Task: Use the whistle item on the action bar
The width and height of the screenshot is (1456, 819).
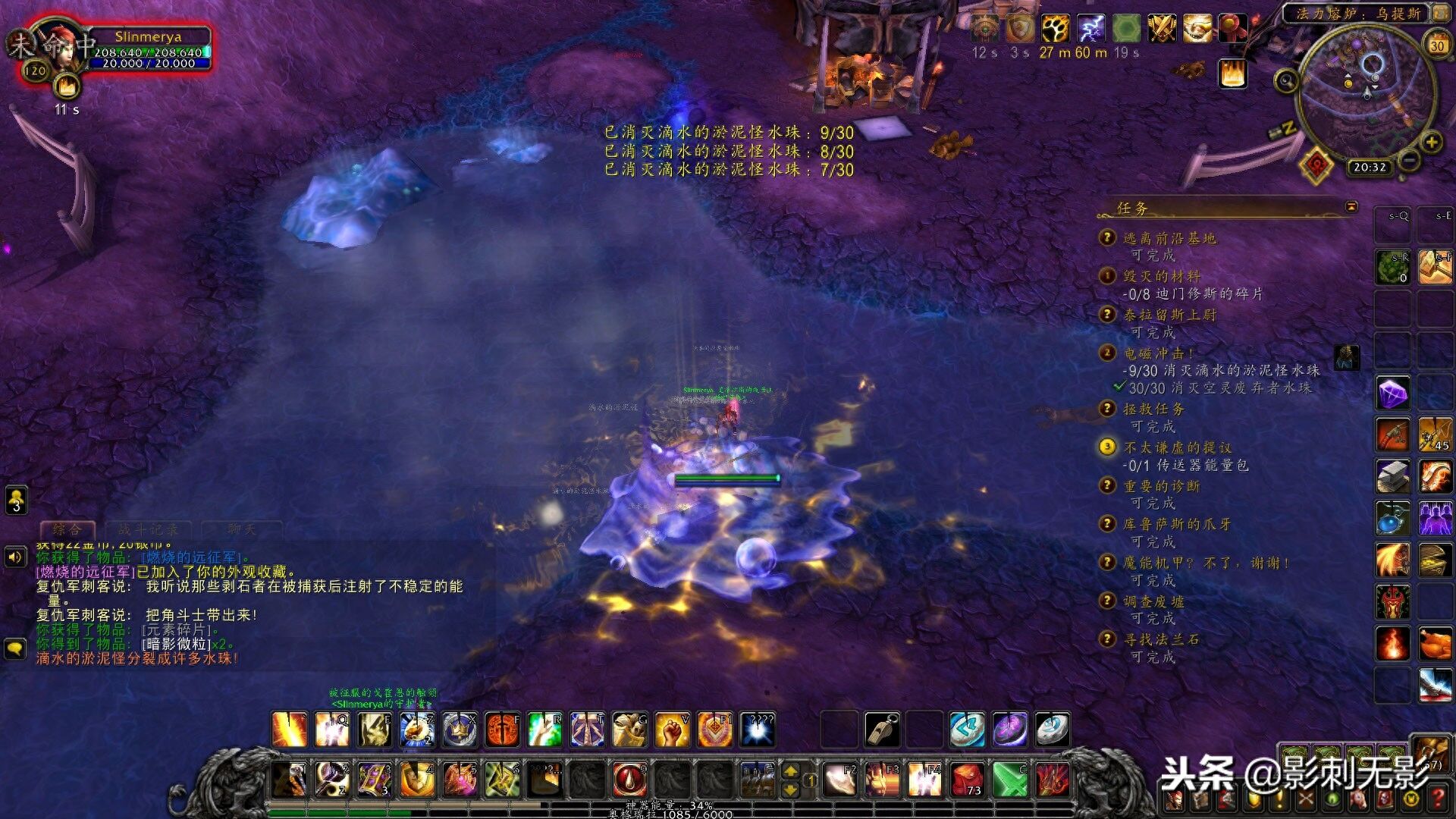Action: coord(883,730)
